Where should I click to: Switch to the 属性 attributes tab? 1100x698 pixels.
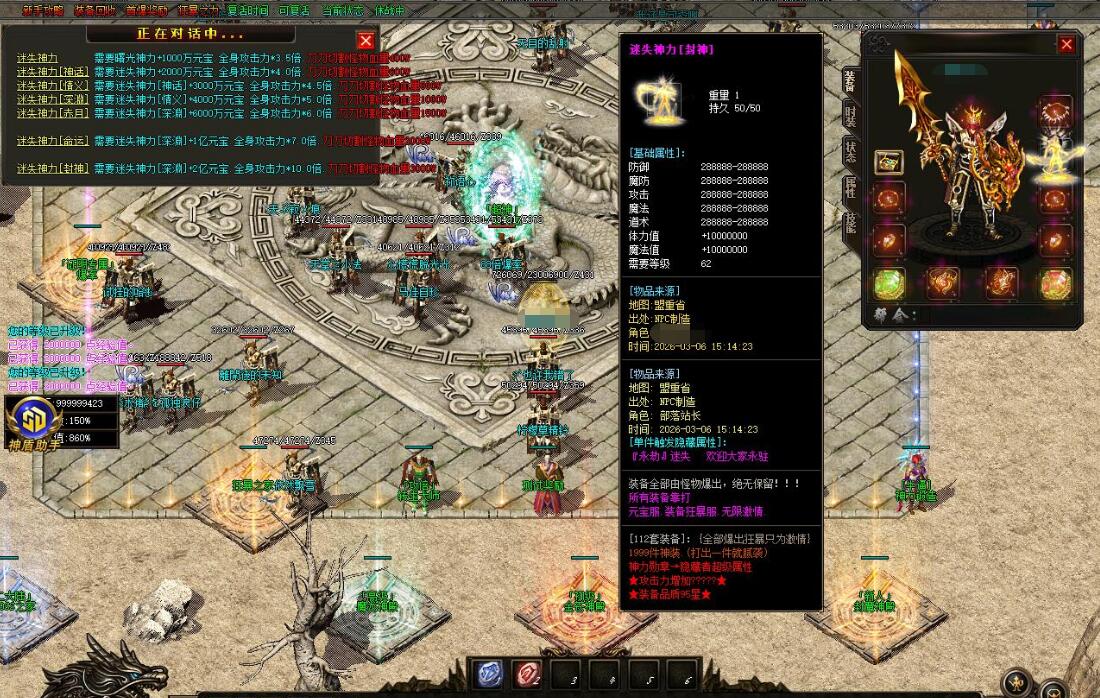(850, 187)
